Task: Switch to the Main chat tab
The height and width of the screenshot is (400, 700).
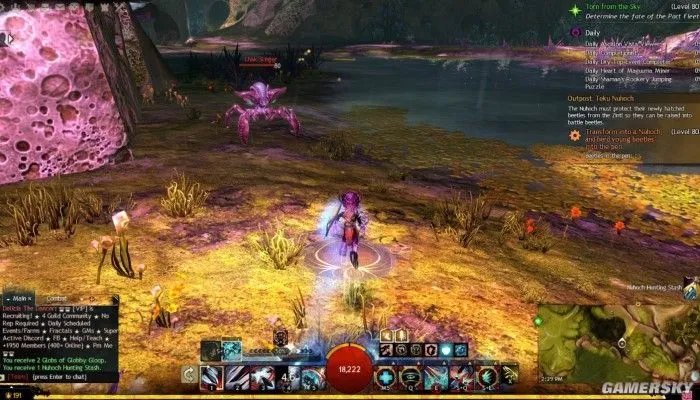Action: point(17,298)
